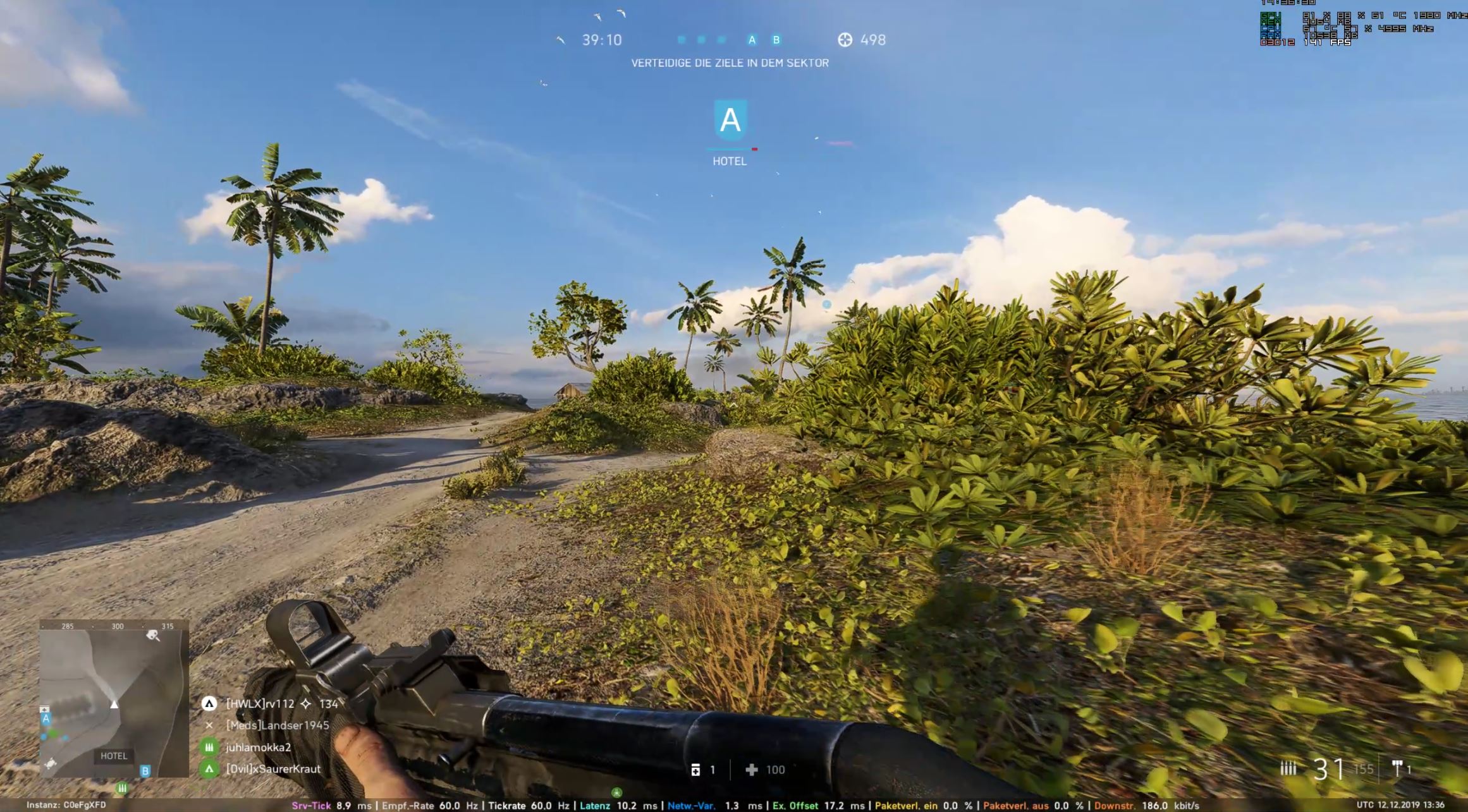Viewport: 1468px width, 812px height.
Task: Select the grenade icon beside the ammo
Action: 1397,768
